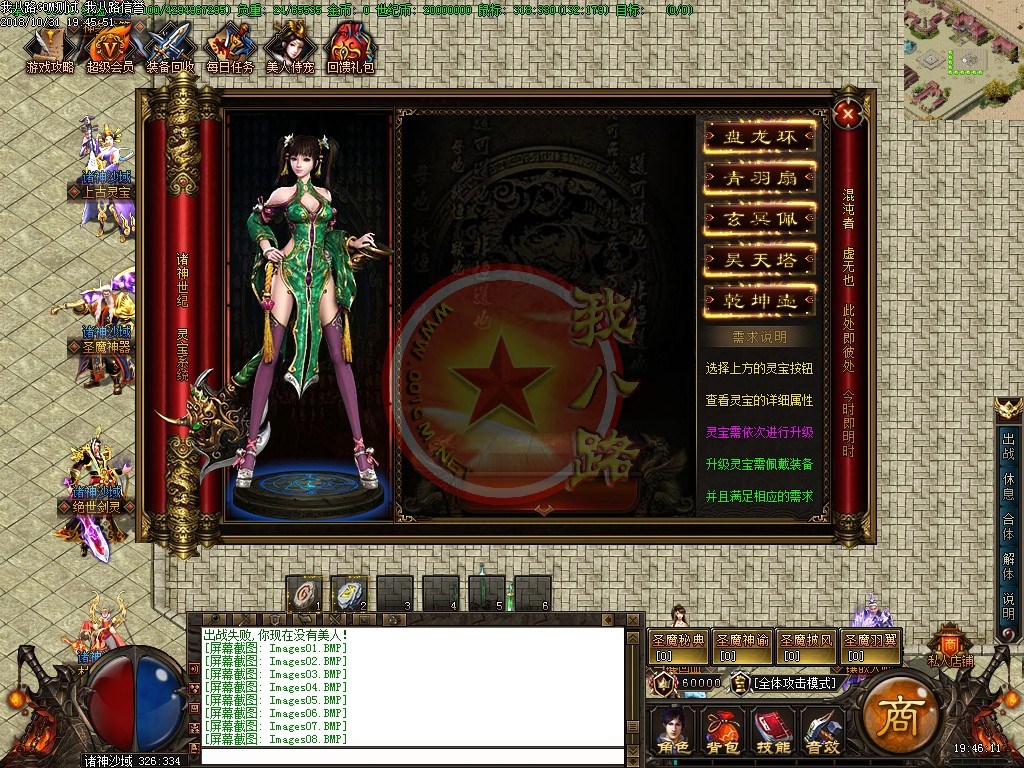View the 玄冥佩 treasure details

point(759,219)
